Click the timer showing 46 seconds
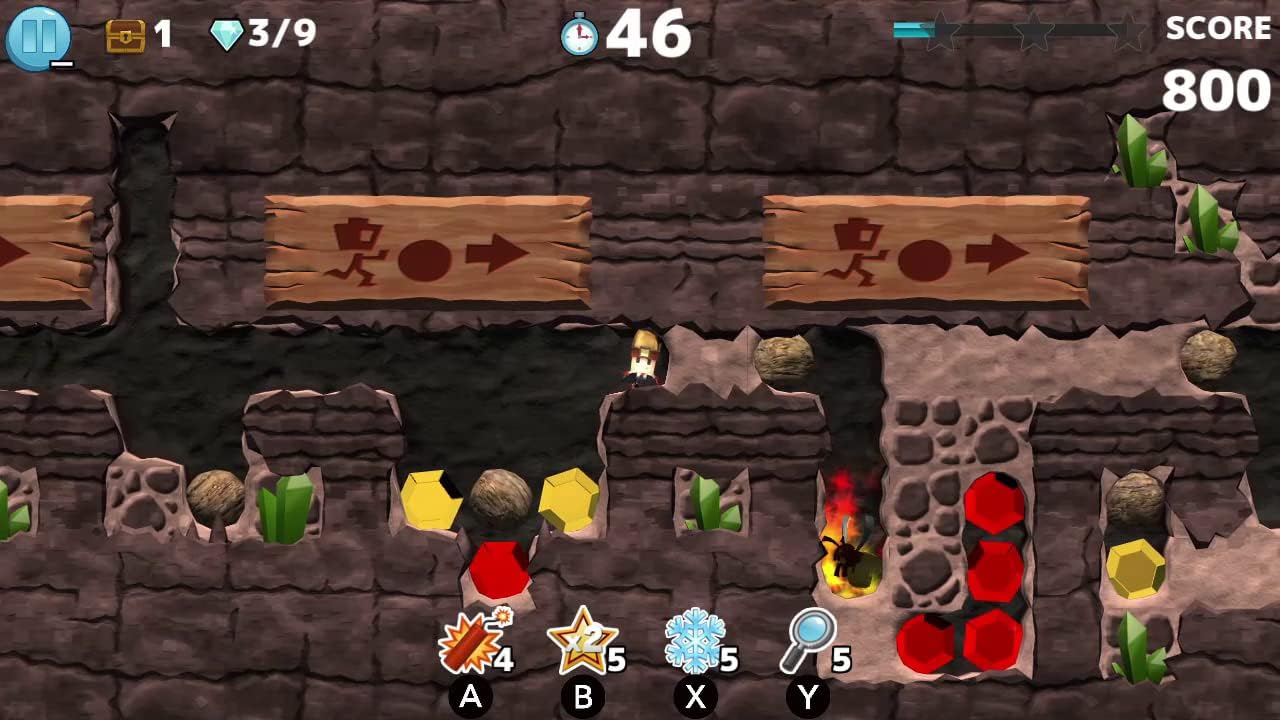 pos(650,33)
